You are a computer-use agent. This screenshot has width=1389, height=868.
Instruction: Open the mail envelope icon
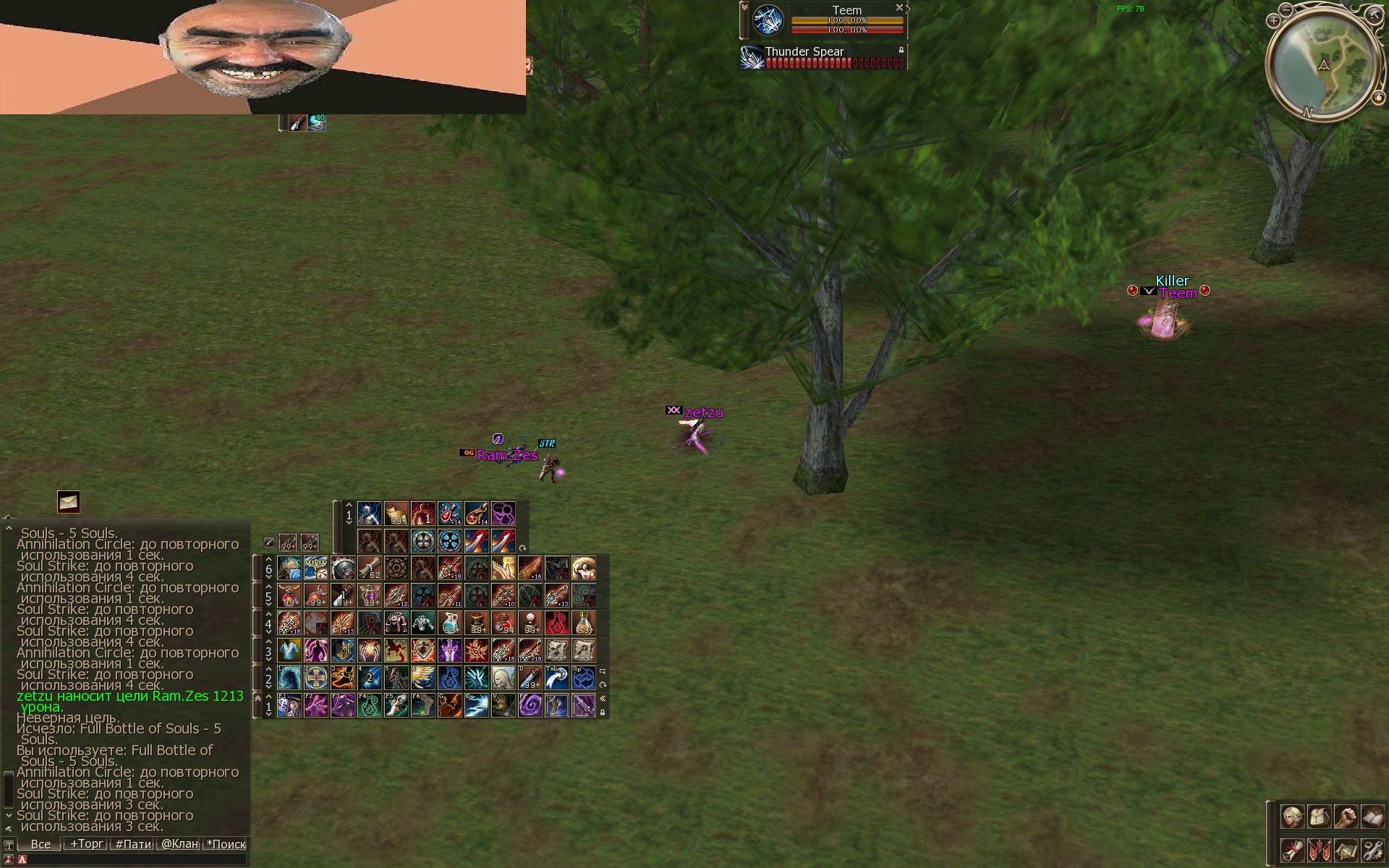tap(69, 501)
